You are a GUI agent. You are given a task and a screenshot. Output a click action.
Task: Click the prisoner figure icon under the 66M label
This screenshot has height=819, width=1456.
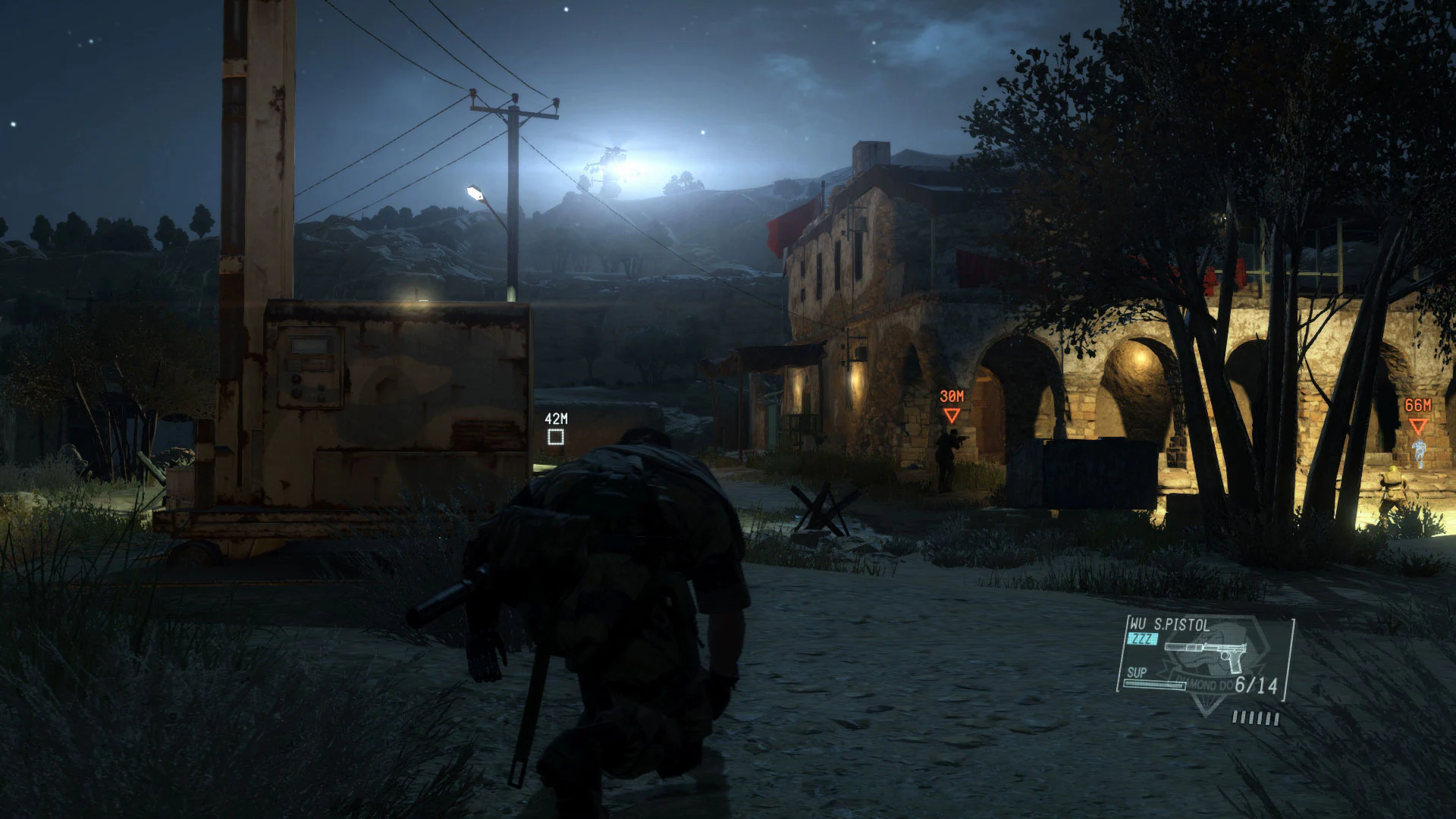1420,452
